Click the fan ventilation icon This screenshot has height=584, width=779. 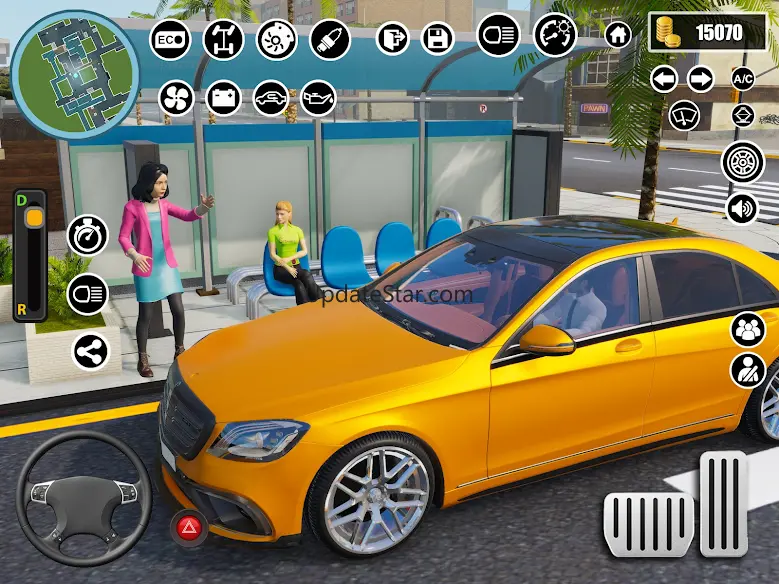coord(176,98)
